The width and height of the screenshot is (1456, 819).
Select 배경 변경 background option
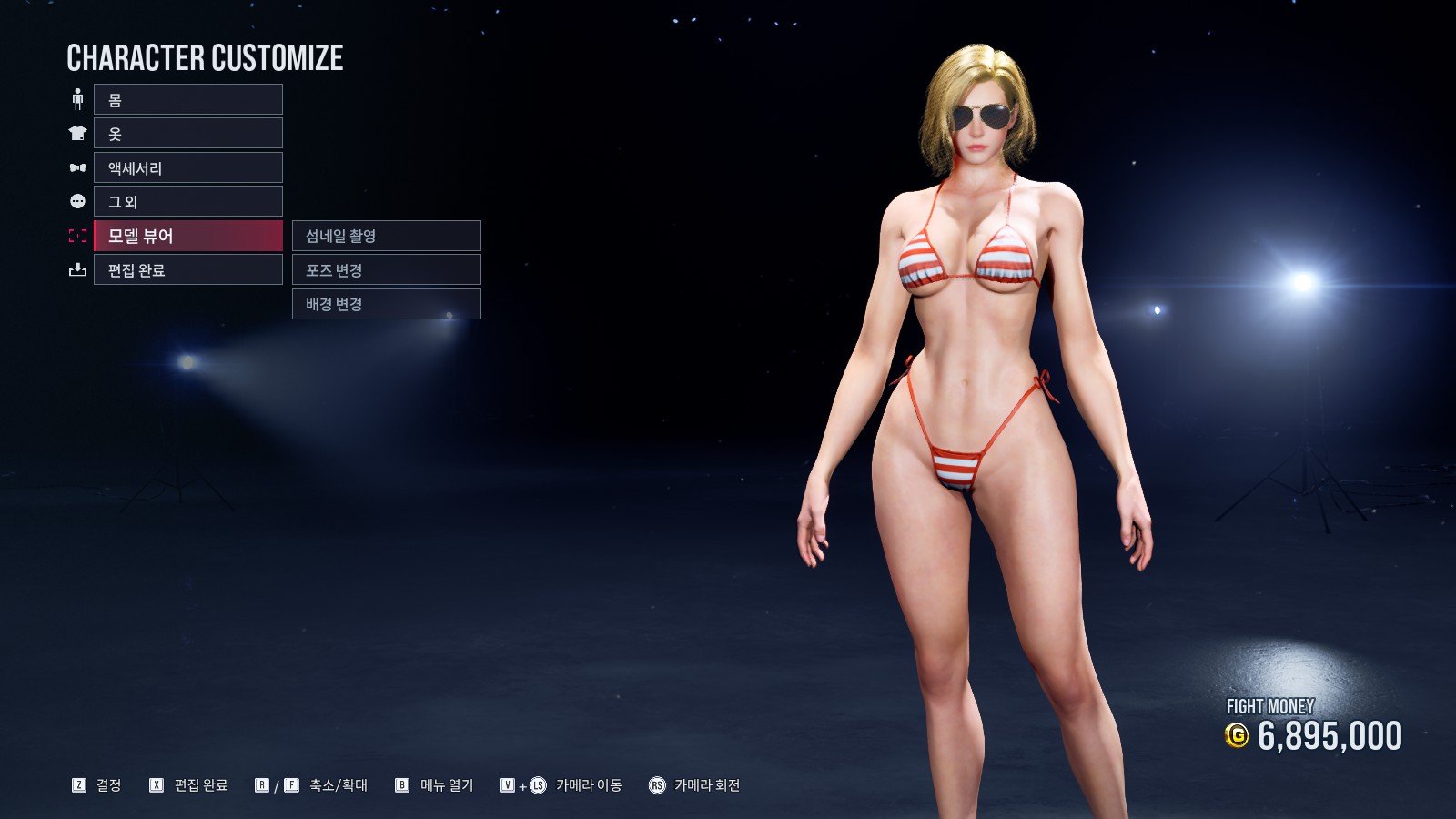(386, 304)
